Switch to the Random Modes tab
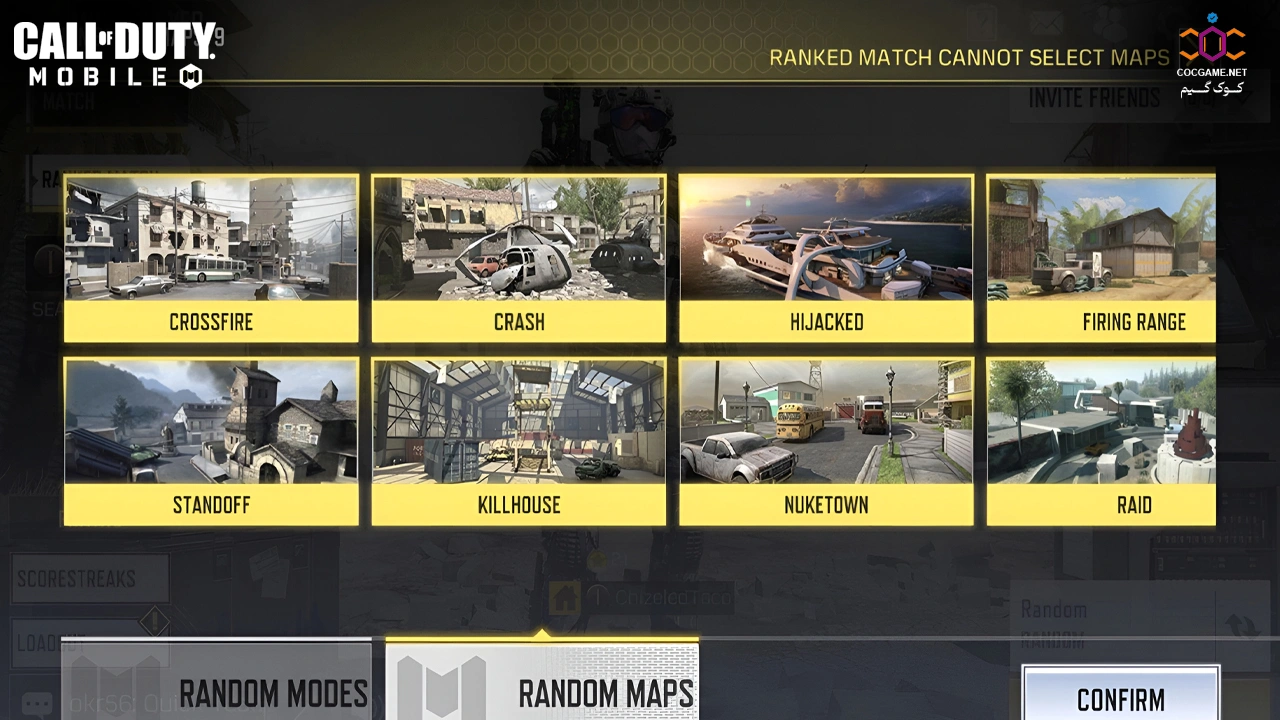The height and width of the screenshot is (720, 1280). 216,683
